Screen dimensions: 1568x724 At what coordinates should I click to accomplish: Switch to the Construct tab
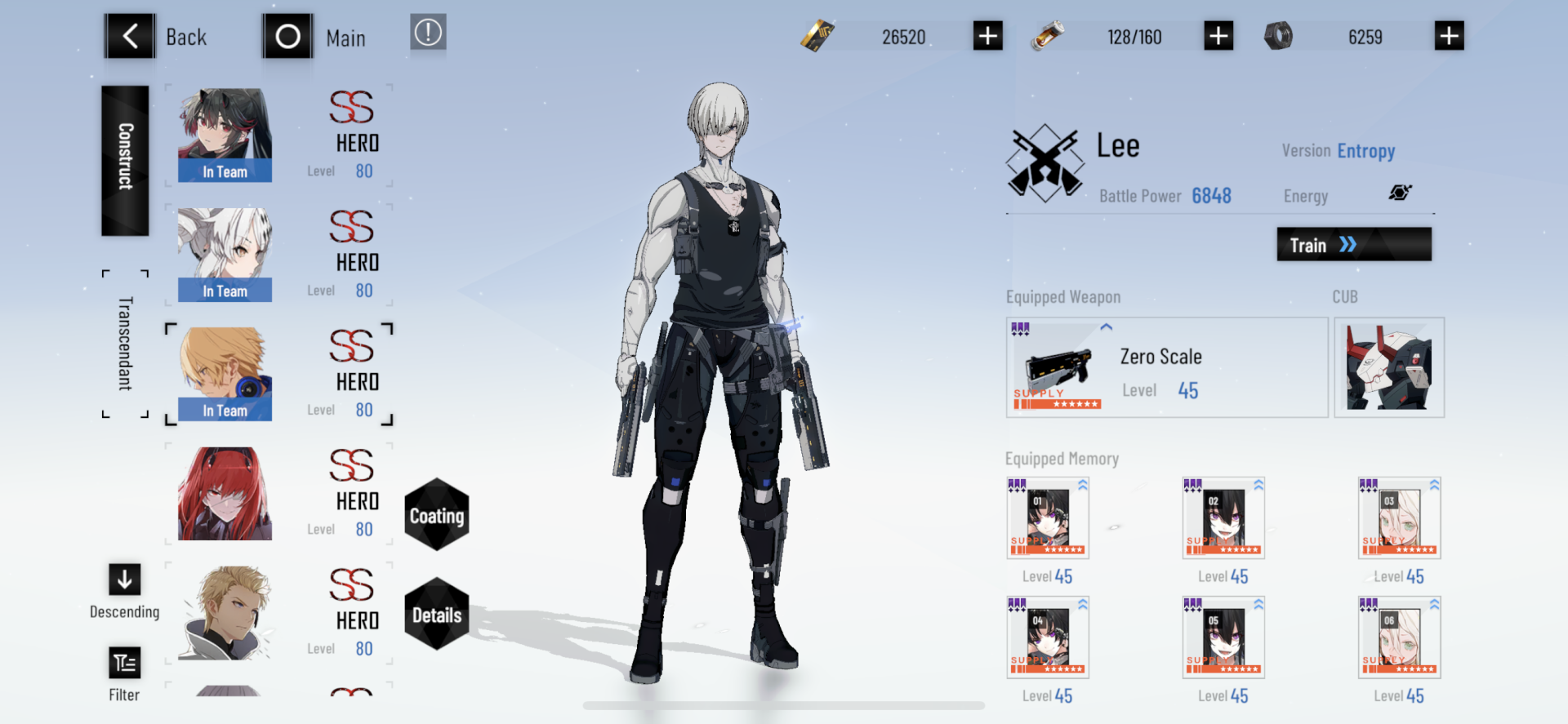[x=124, y=160]
